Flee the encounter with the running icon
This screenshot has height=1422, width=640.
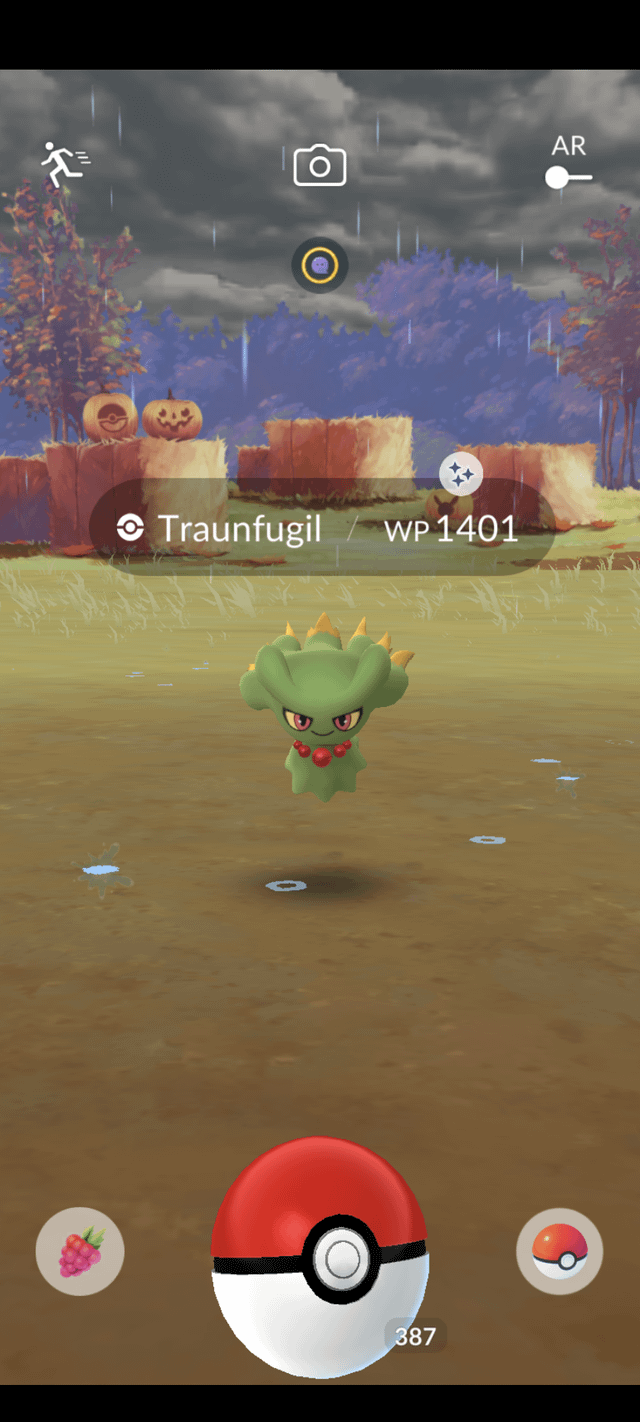pyautogui.click(x=64, y=165)
